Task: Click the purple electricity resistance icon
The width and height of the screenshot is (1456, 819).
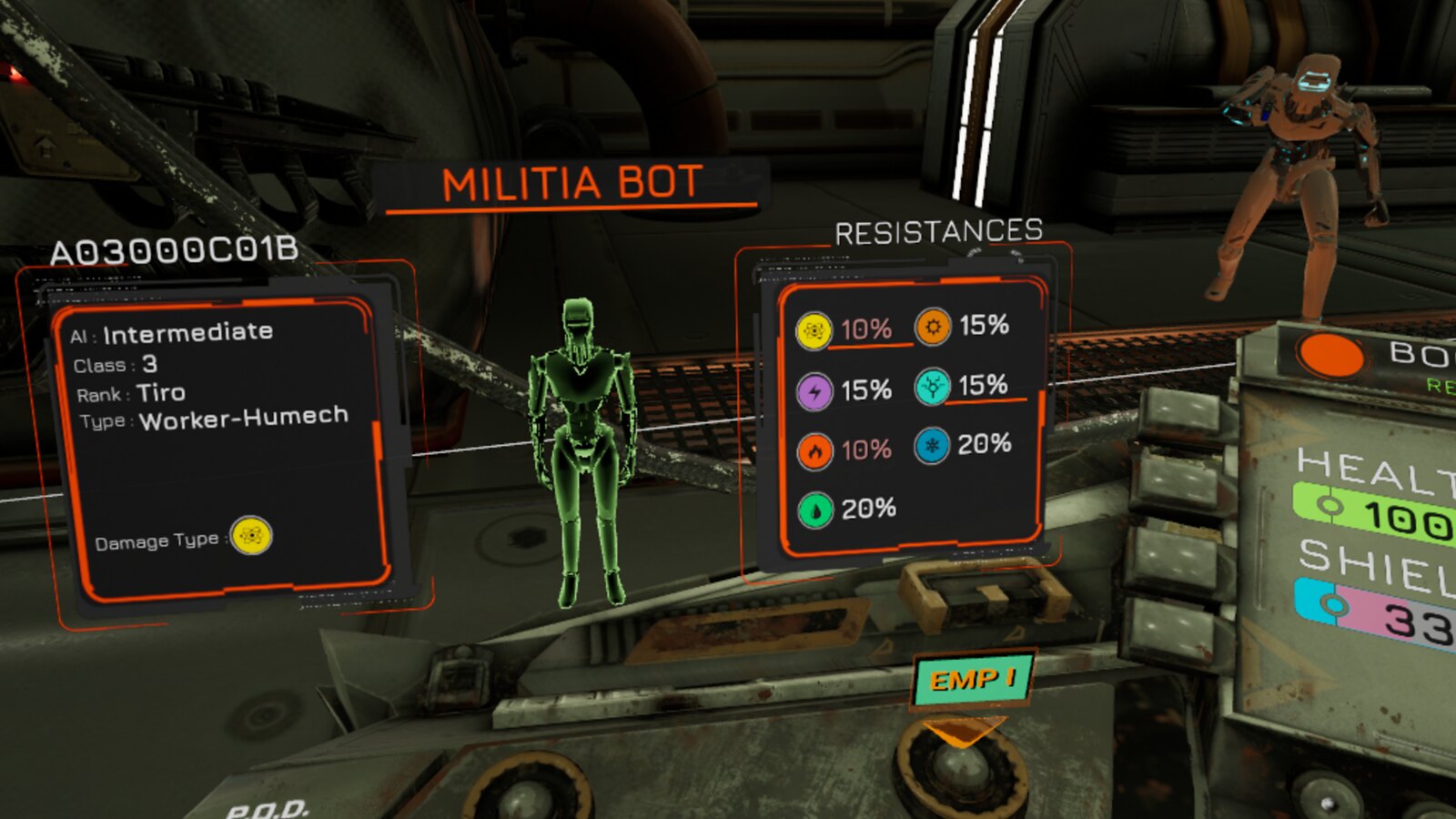Action: click(816, 391)
